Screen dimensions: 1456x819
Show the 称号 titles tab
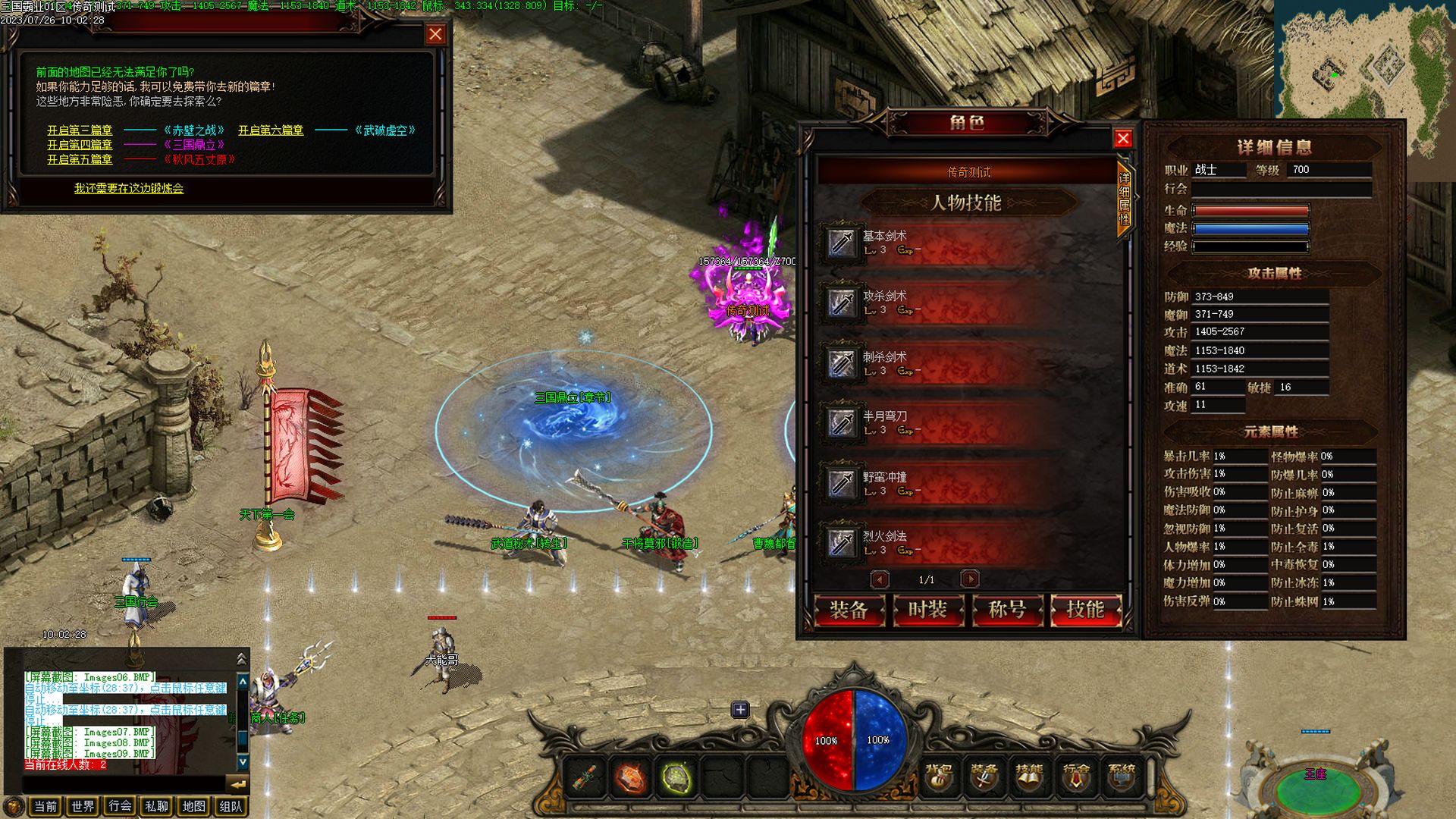point(1007,610)
